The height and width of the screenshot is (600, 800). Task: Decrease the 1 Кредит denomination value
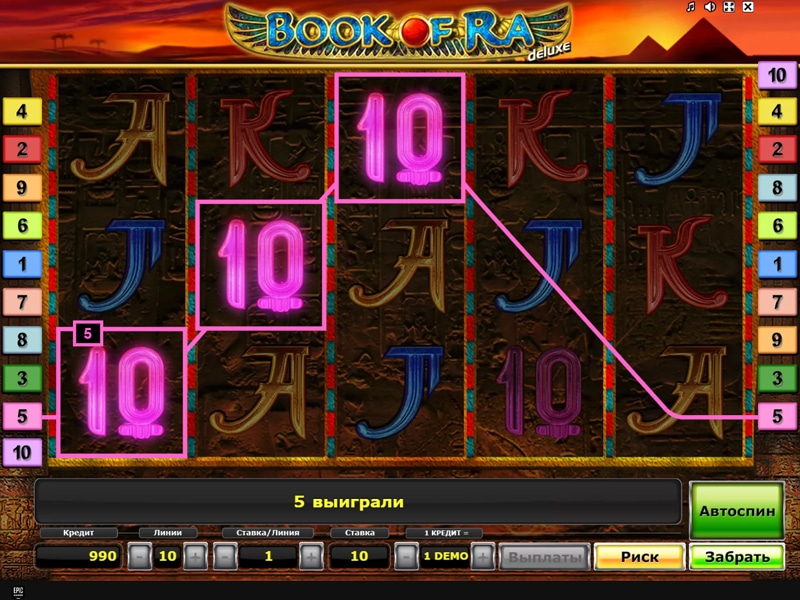point(405,556)
